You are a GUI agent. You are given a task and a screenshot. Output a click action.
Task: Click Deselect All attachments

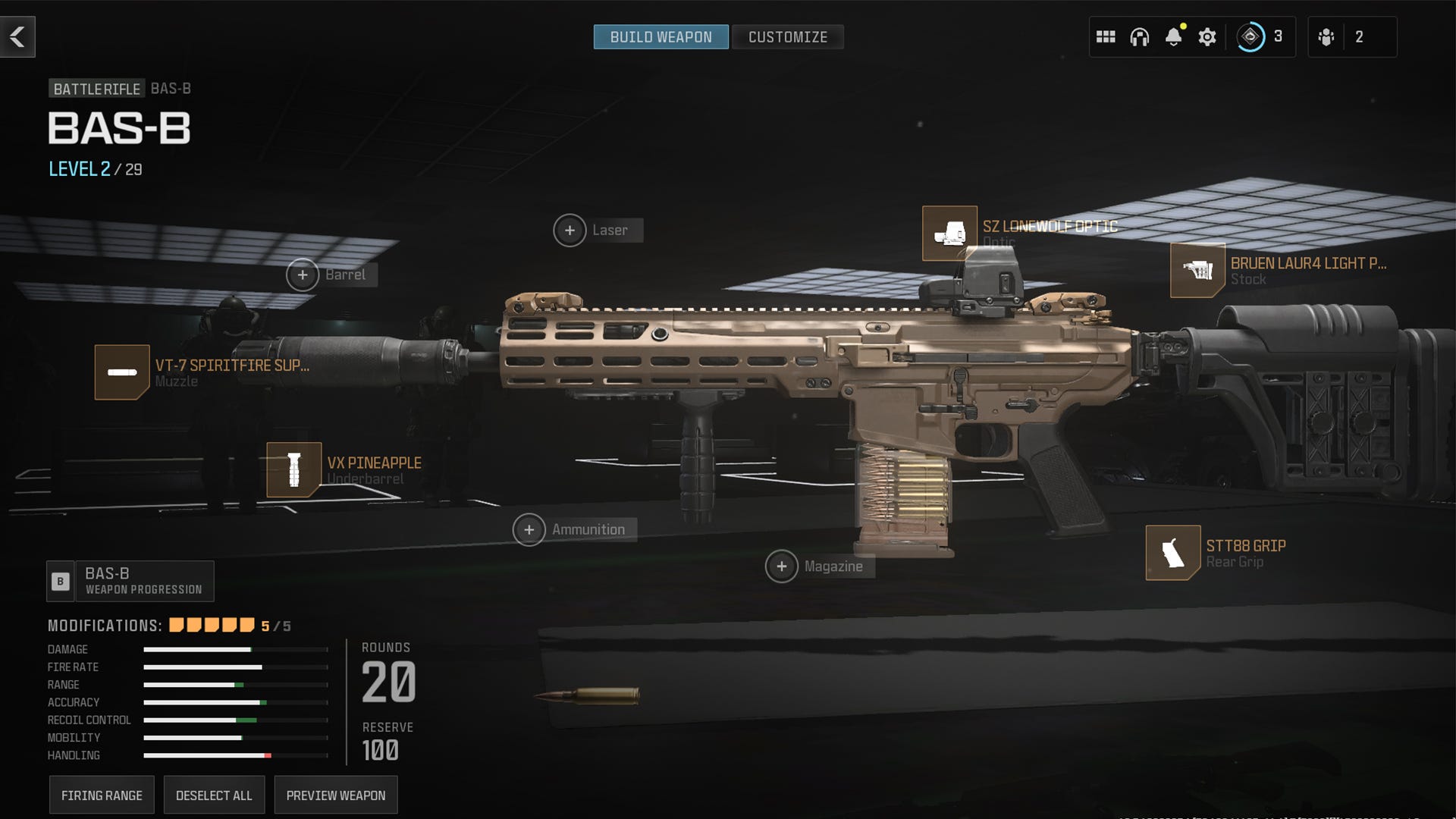pos(213,795)
